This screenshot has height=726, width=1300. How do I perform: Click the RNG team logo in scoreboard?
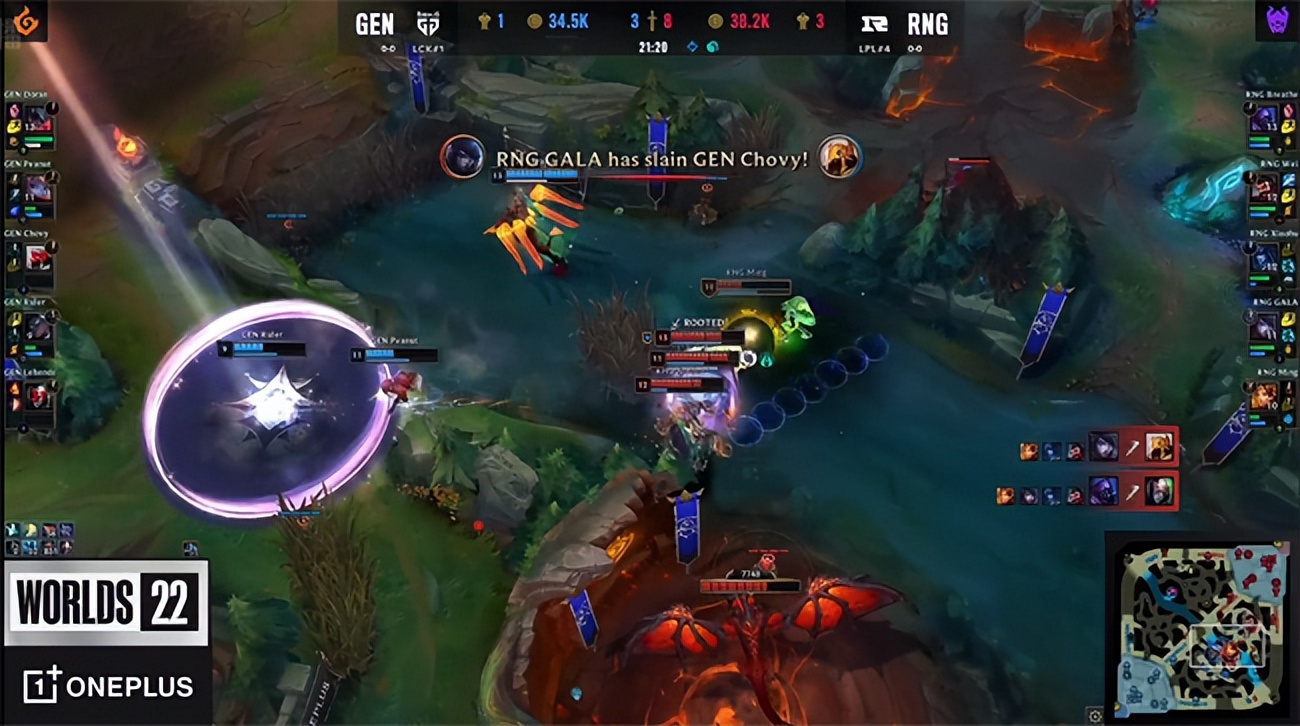coord(875,24)
